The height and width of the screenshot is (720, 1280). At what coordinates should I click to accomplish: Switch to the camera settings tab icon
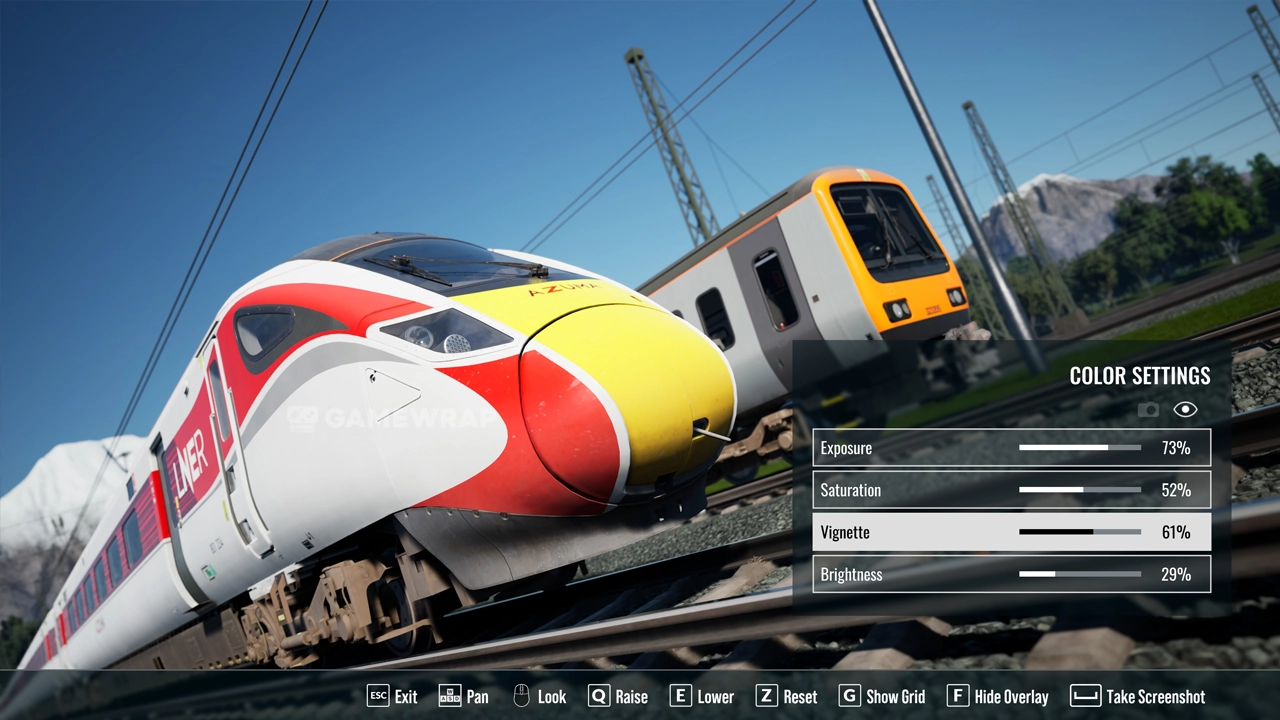tap(1148, 409)
